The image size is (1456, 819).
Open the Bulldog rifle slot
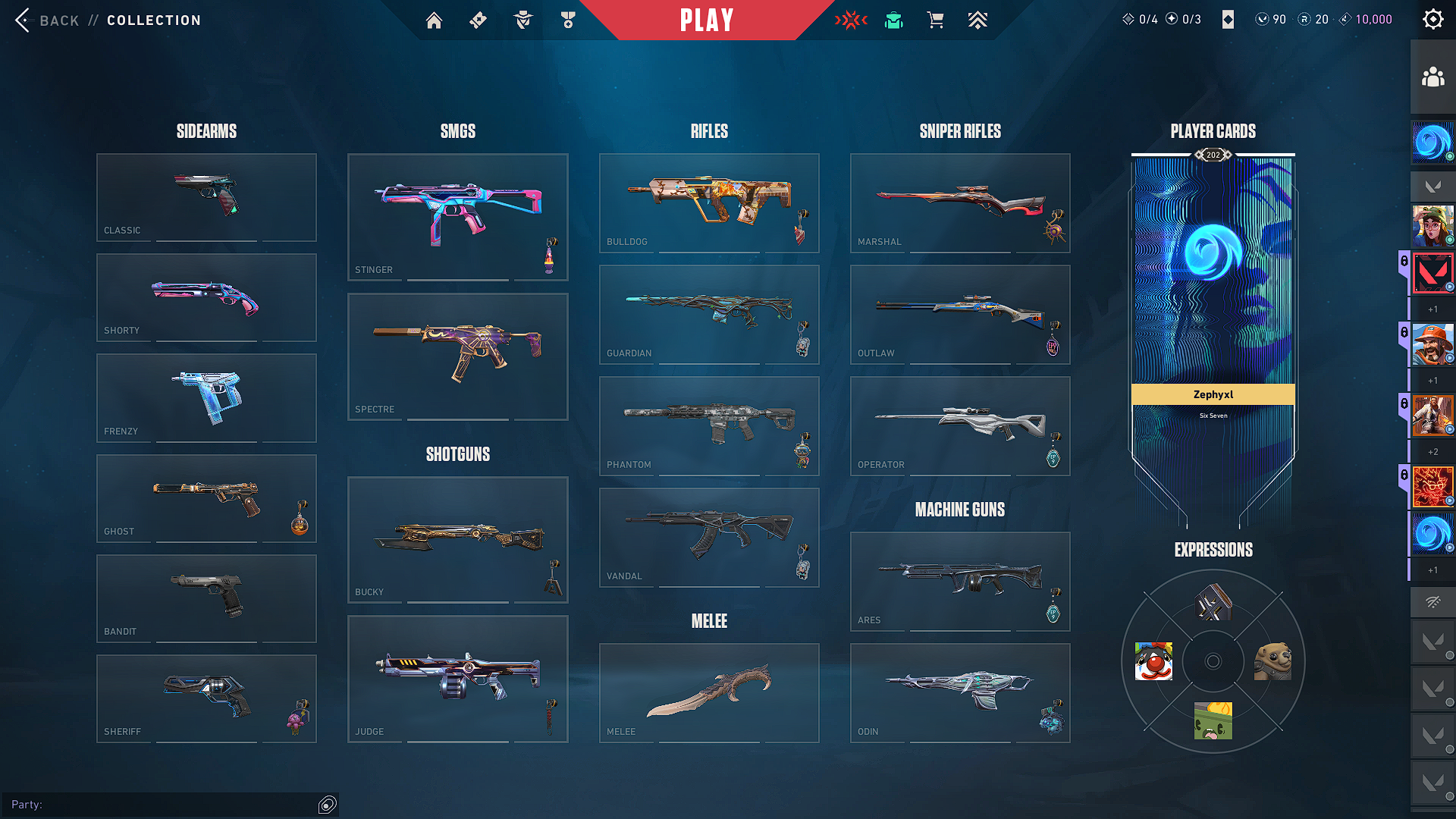tap(709, 202)
